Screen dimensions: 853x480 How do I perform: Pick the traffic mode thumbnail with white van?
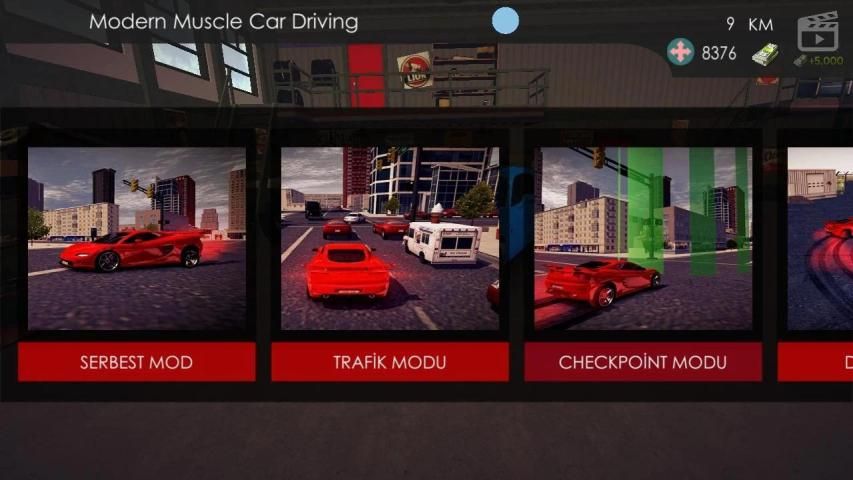[x=389, y=238]
